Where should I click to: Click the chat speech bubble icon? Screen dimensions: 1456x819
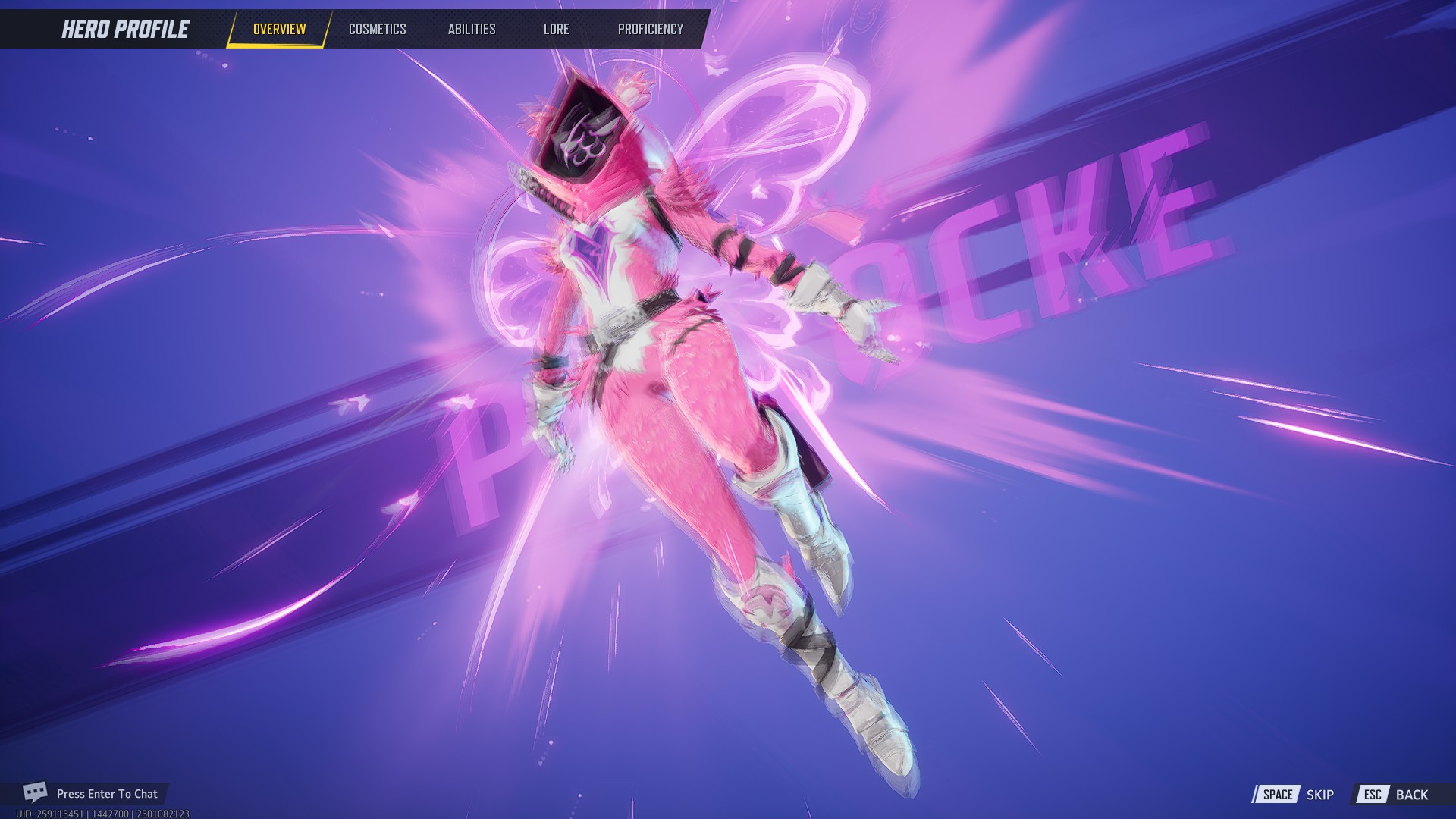tap(34, 793)
